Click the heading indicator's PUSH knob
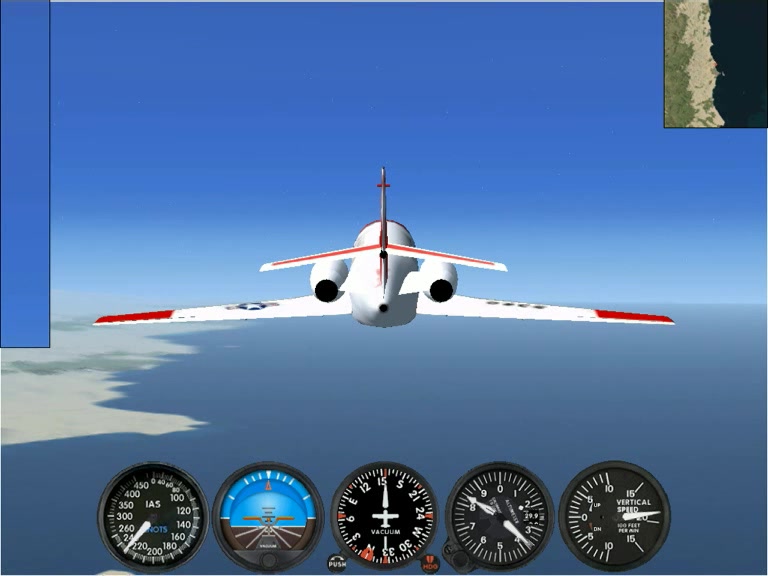Image resolution: width=768 pixels, height=576 pixels. tap(337, 563)
